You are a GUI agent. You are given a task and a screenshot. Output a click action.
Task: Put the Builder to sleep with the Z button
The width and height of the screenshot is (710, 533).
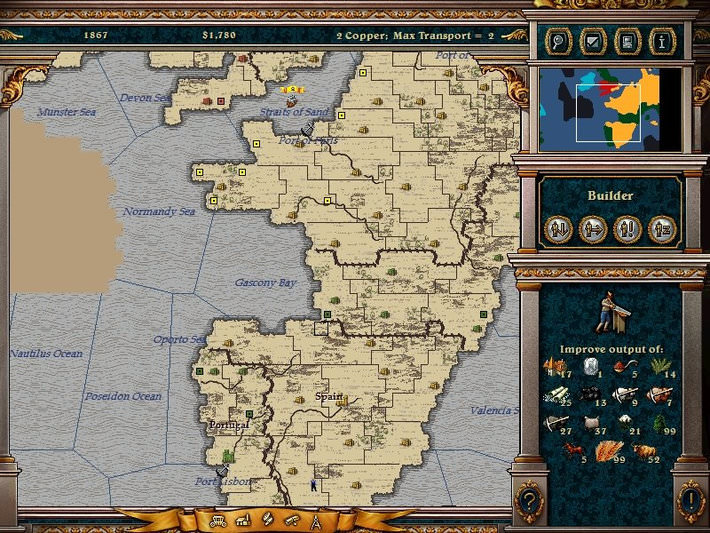click(x=662, y=229)
